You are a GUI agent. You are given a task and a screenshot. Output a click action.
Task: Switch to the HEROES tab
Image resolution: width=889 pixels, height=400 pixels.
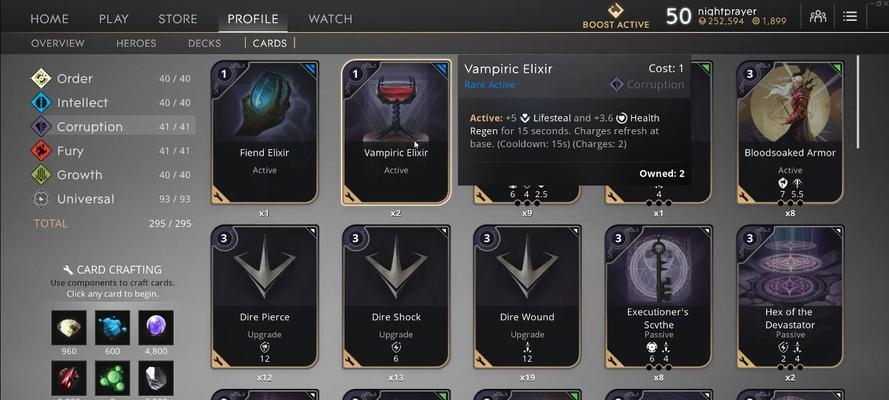coord(137,43)
